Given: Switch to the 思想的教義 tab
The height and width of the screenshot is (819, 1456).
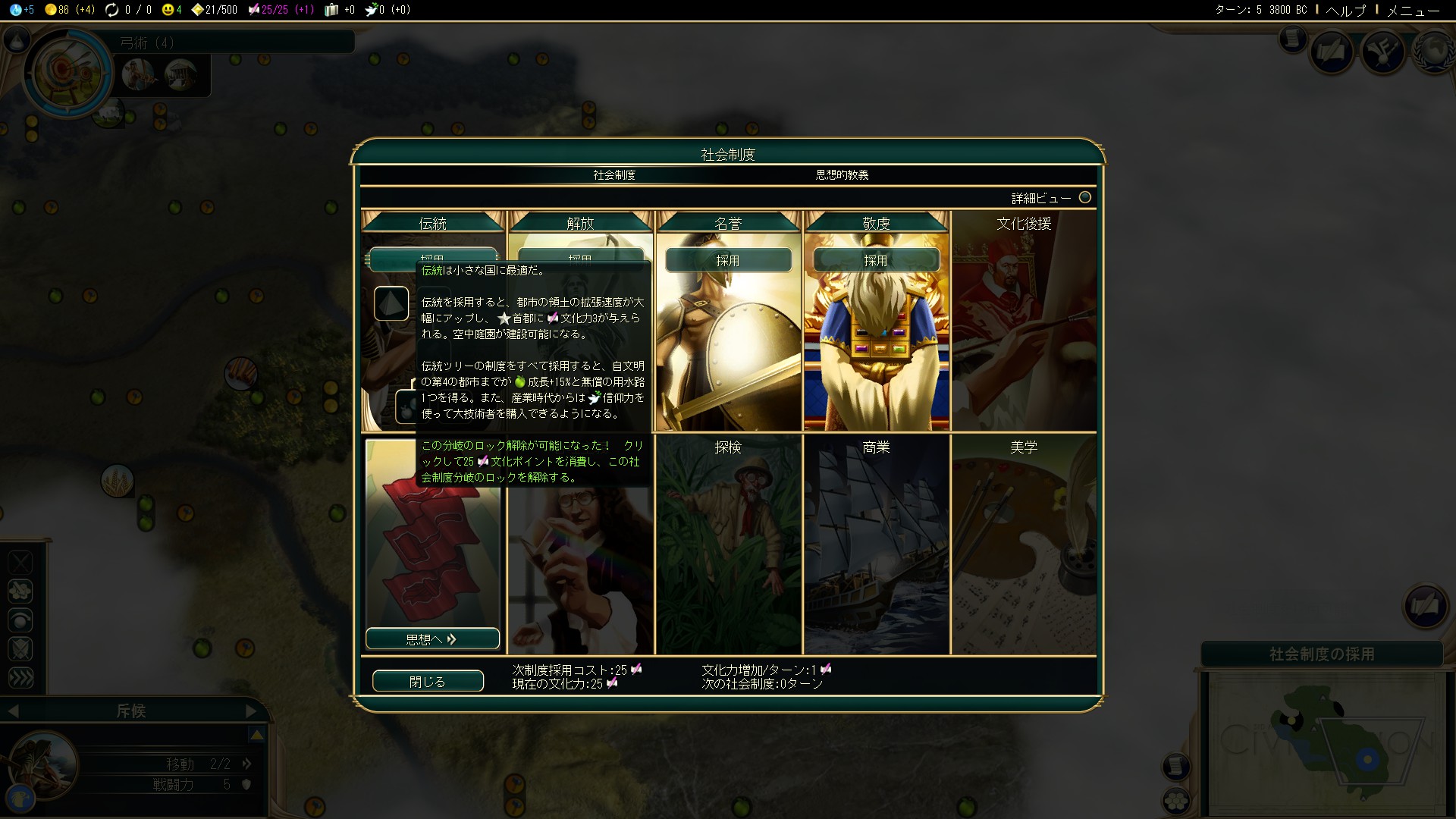Looking at the screenshot, I should [842, 175].
